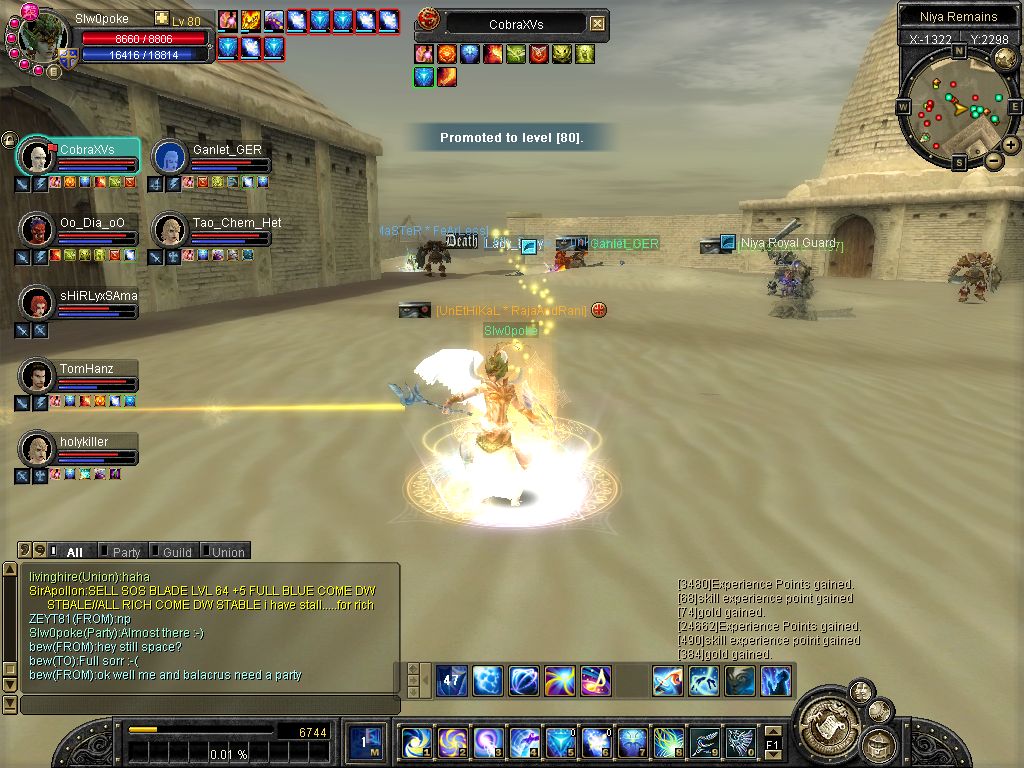Zoom out the minimap with the minus button
The height and width of the screenshot is (768, 1024).
[994, 160]
